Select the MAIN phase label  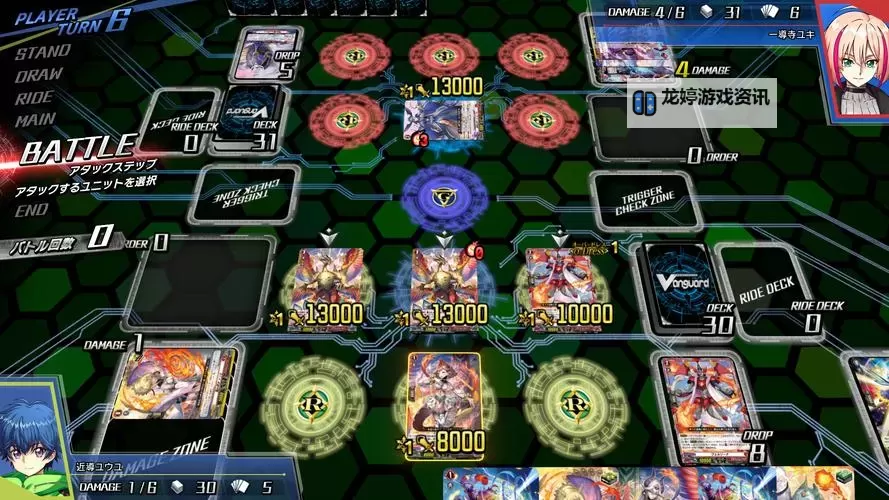35,120
